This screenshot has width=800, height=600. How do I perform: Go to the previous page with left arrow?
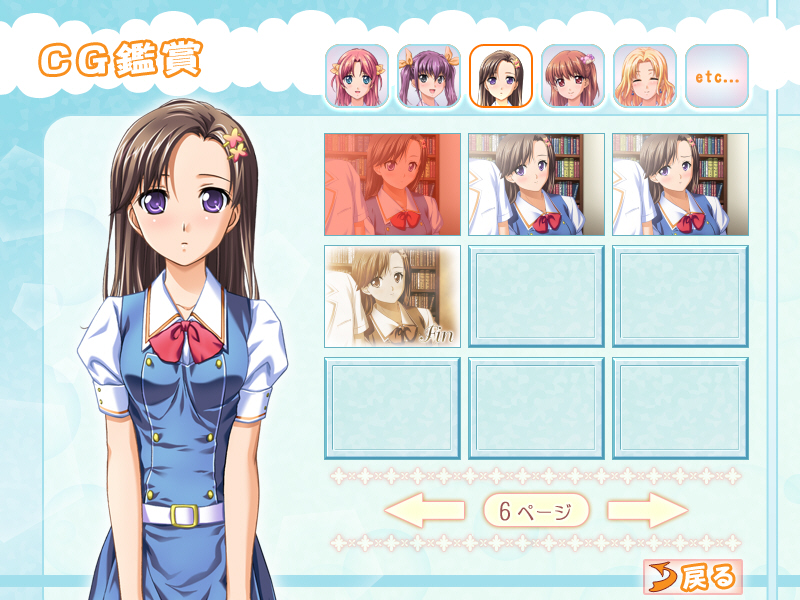[x=424, y=510]
